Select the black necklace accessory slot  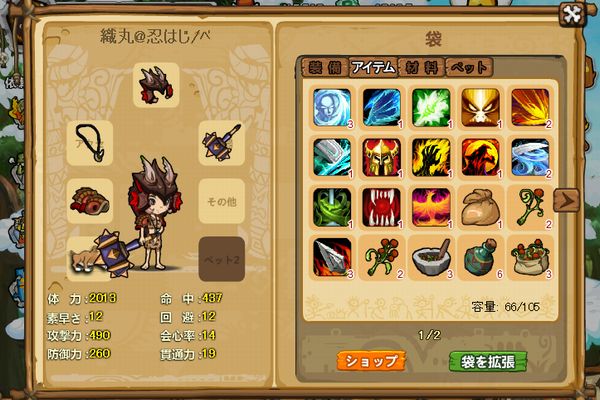coord(91,141)
